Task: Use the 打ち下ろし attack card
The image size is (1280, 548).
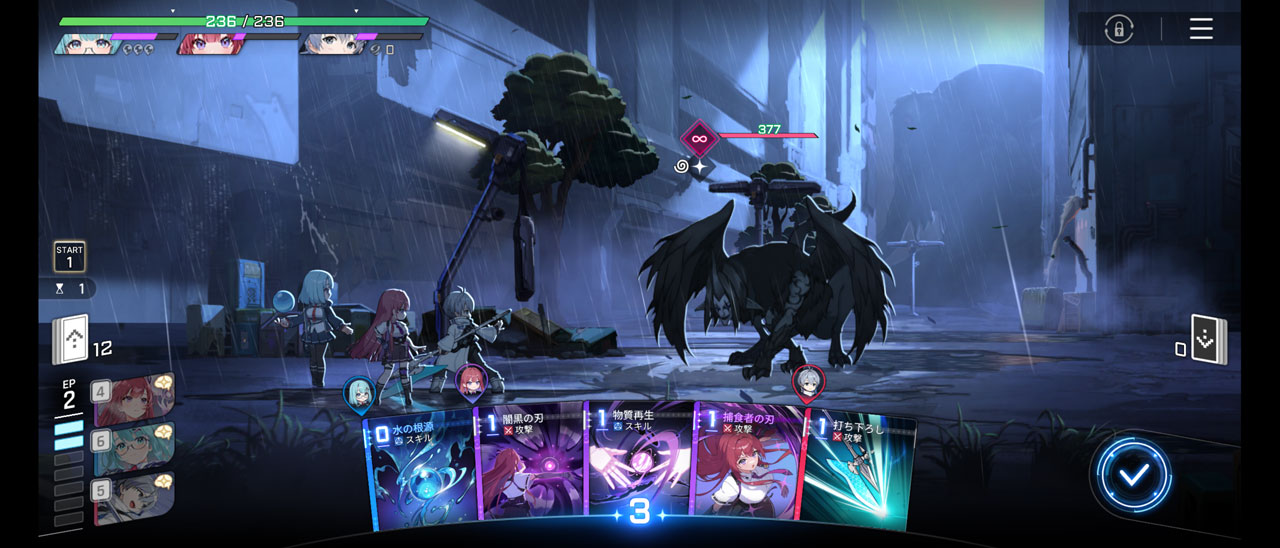Action: (x=860, y=472)
